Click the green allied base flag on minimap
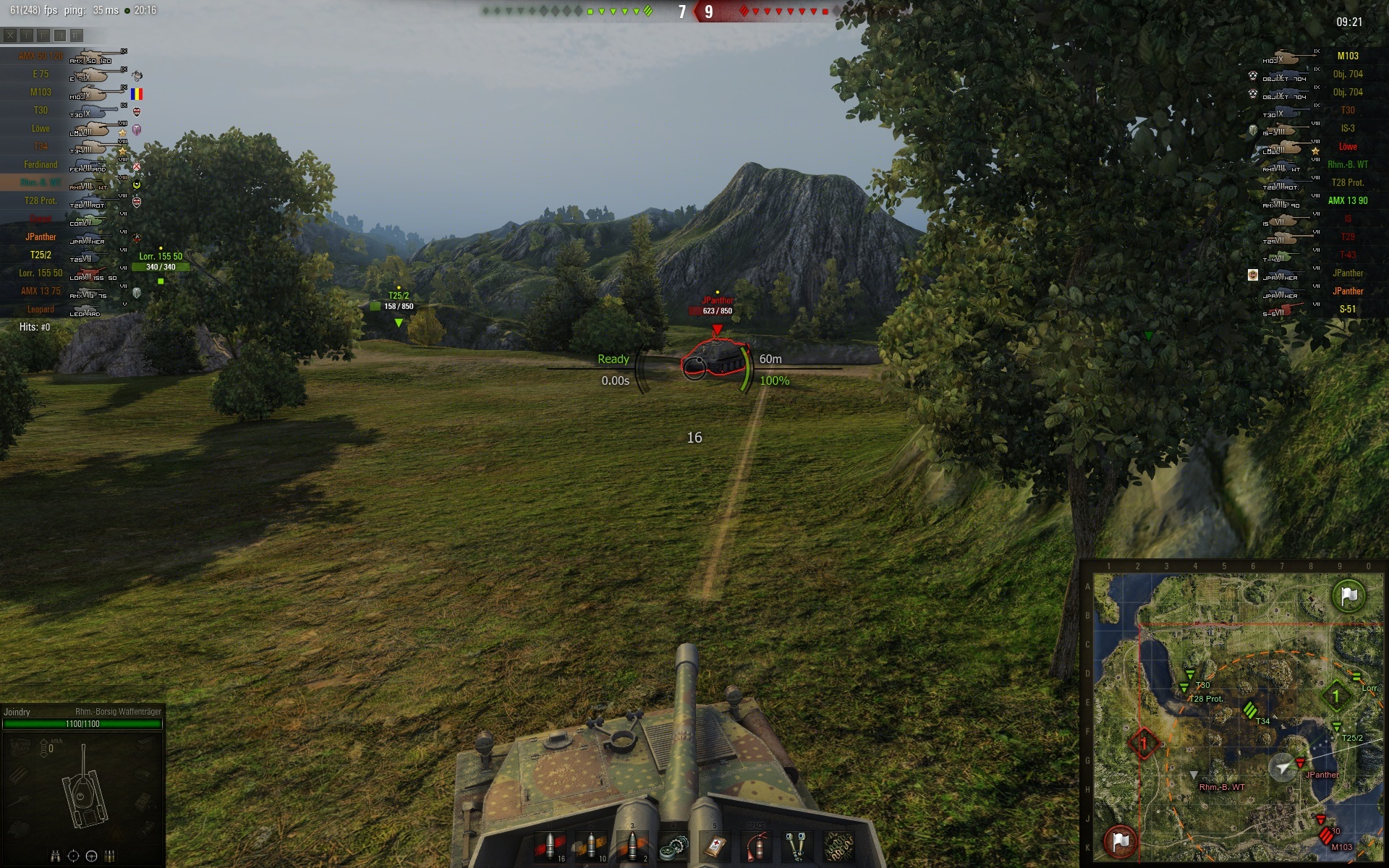The image size is (1389, 868). click(1349, 596)
